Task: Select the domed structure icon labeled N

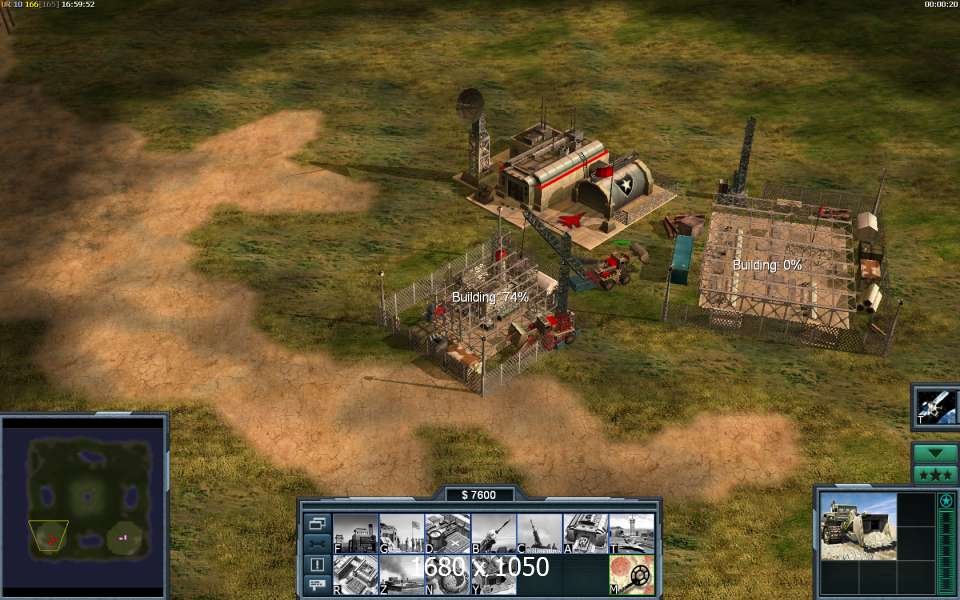Action: tap(447, 575)
